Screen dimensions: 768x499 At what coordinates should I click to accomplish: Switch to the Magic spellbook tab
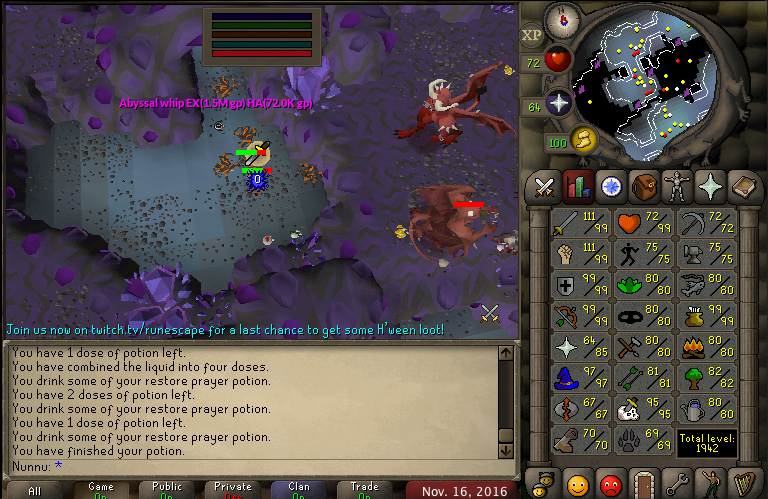click(744, 186)
